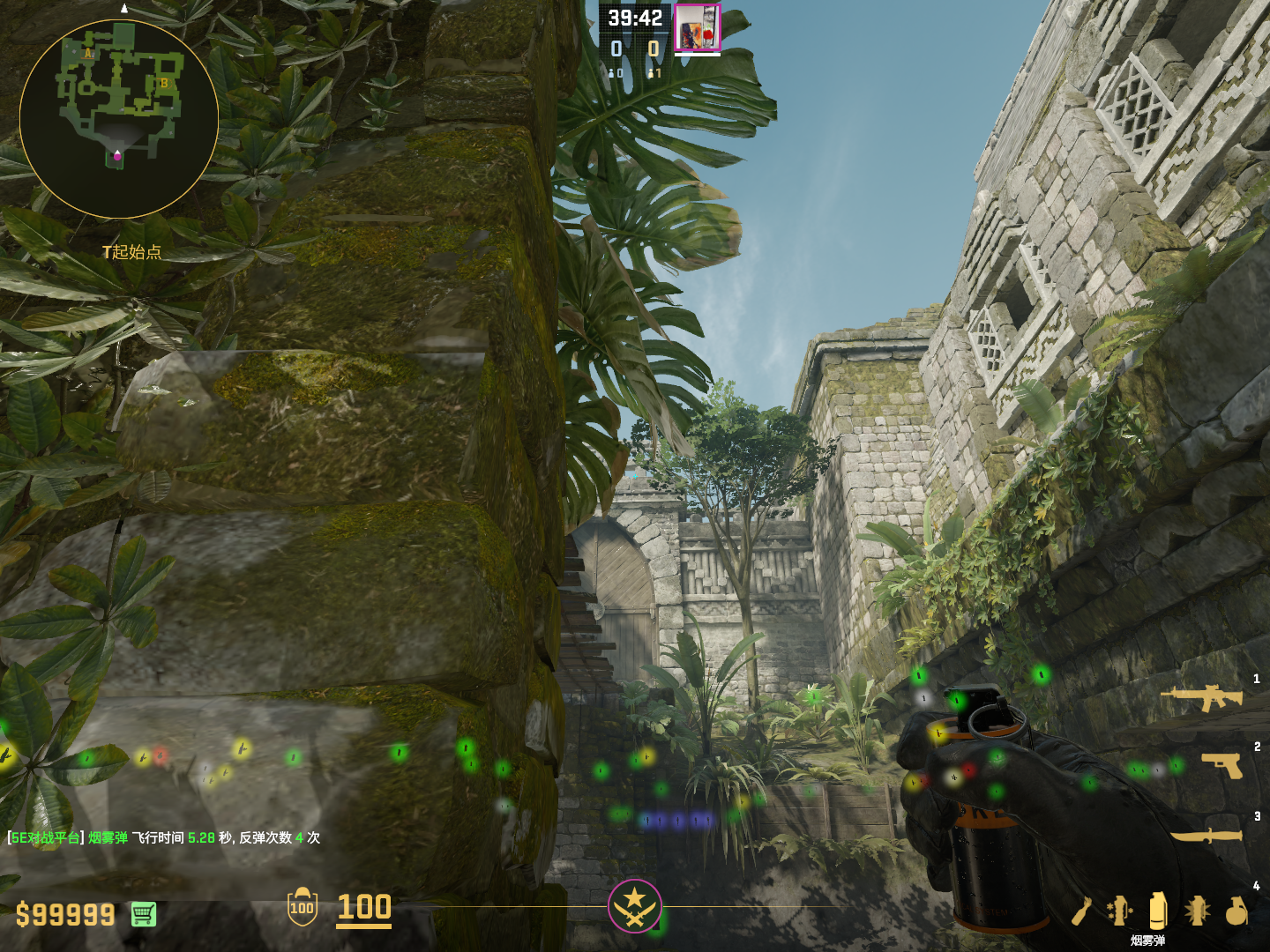Screen dimensions: 1270x952
Task: Equip the knife in slot 3
Action: [x=1206, y=834]
